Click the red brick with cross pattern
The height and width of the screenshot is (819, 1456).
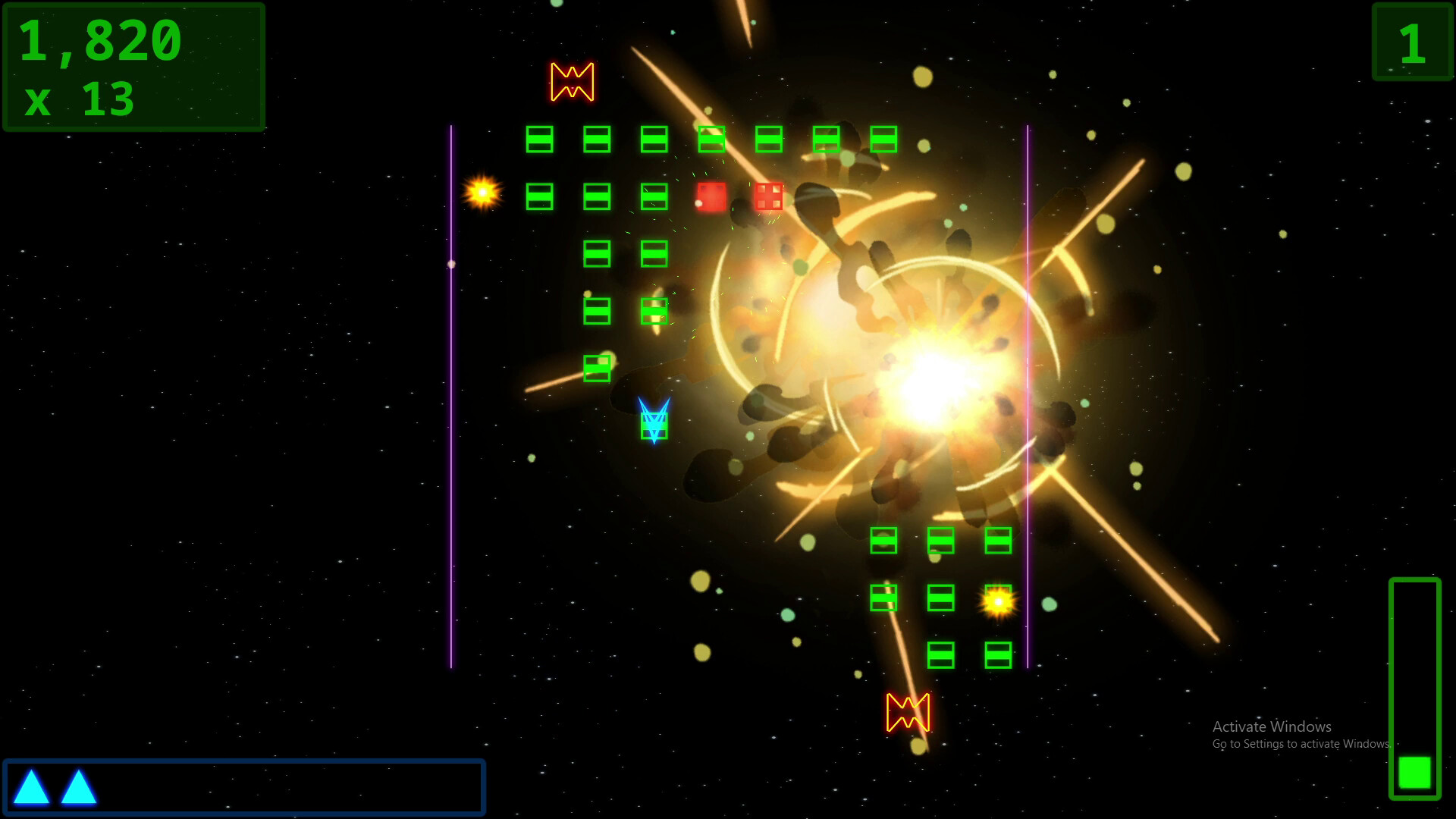click(x=768, y=197)
